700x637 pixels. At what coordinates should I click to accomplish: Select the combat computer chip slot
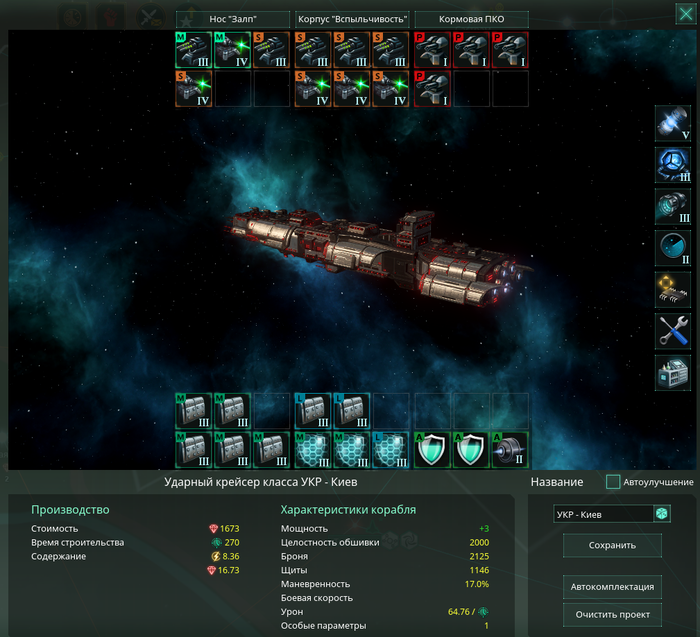click(672, 289)
